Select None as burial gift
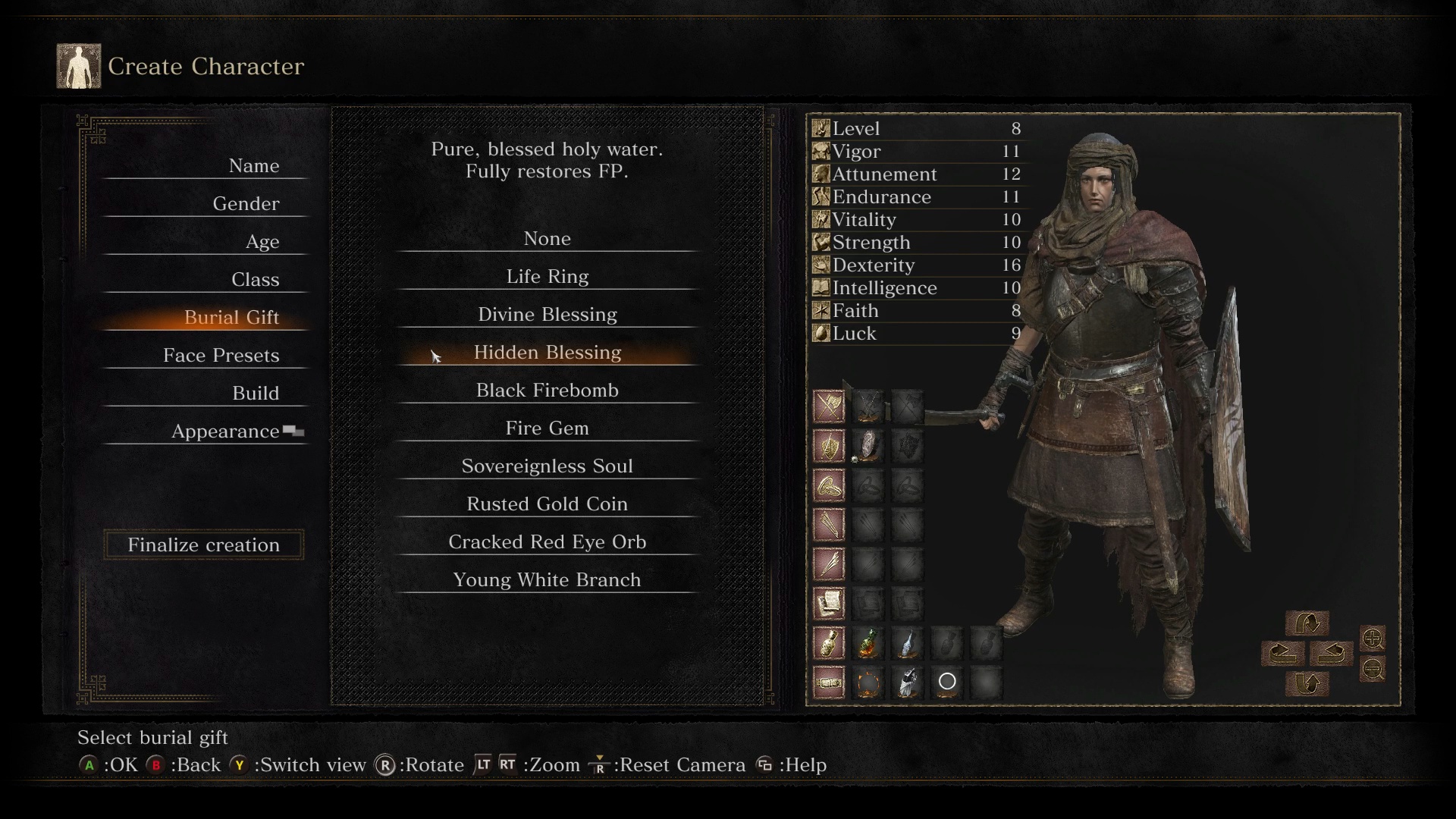The width and height of the screenshot is (1456, 819). 547,238
